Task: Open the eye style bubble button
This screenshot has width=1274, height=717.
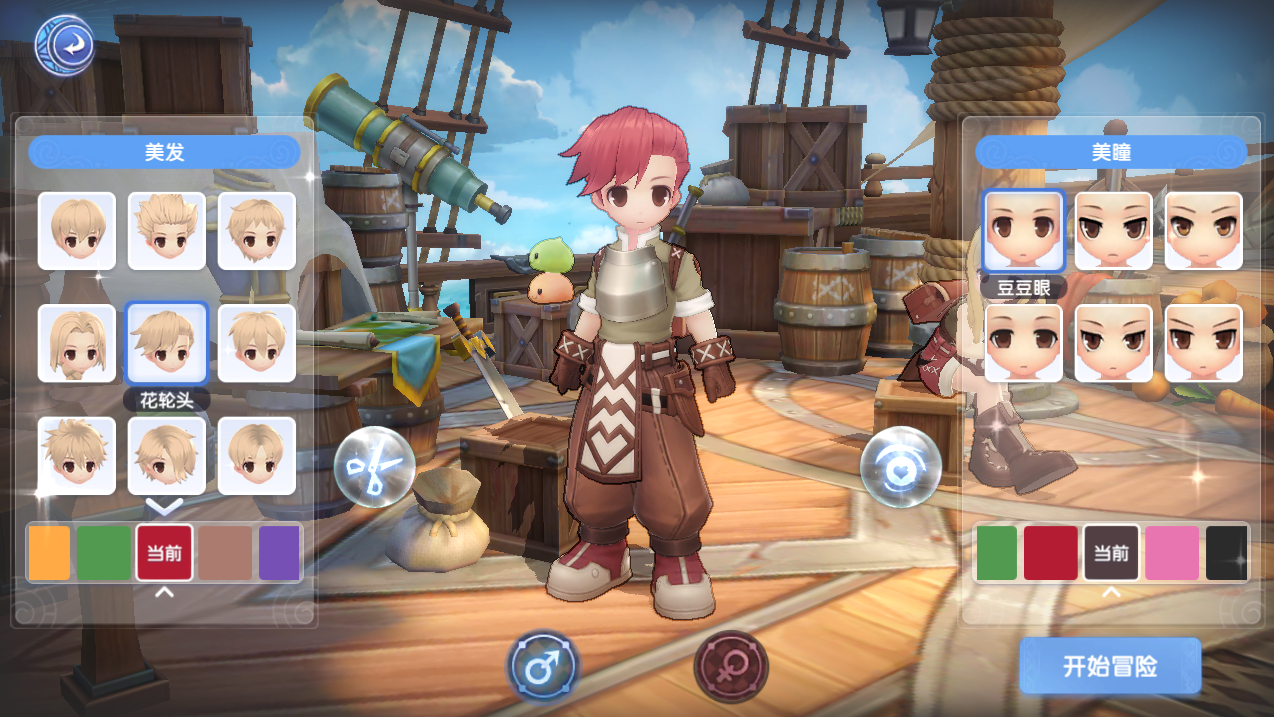Action: click(x=900, y=466)
